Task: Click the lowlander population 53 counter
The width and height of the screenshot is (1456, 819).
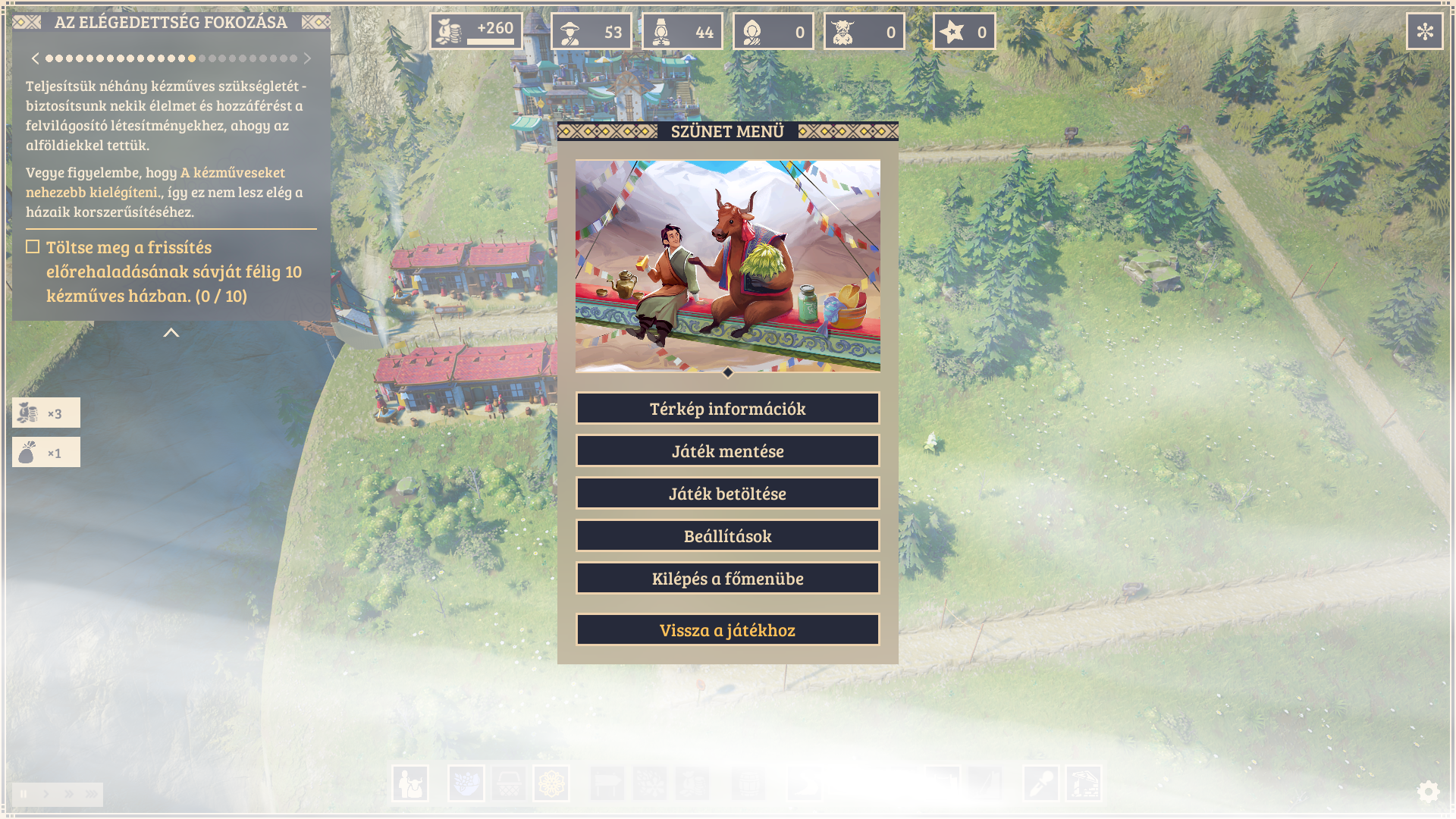Action: 591,32
